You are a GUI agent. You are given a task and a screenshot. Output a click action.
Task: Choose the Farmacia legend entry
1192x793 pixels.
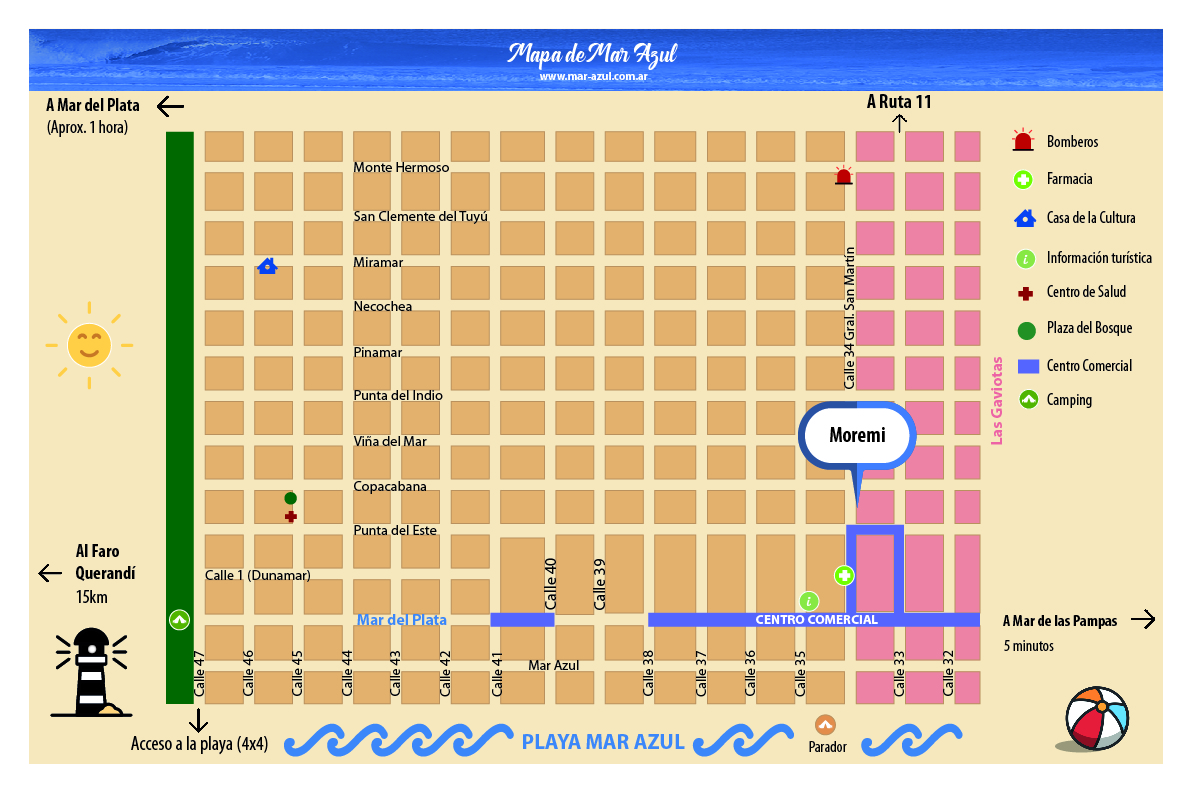pos(1069,180)
